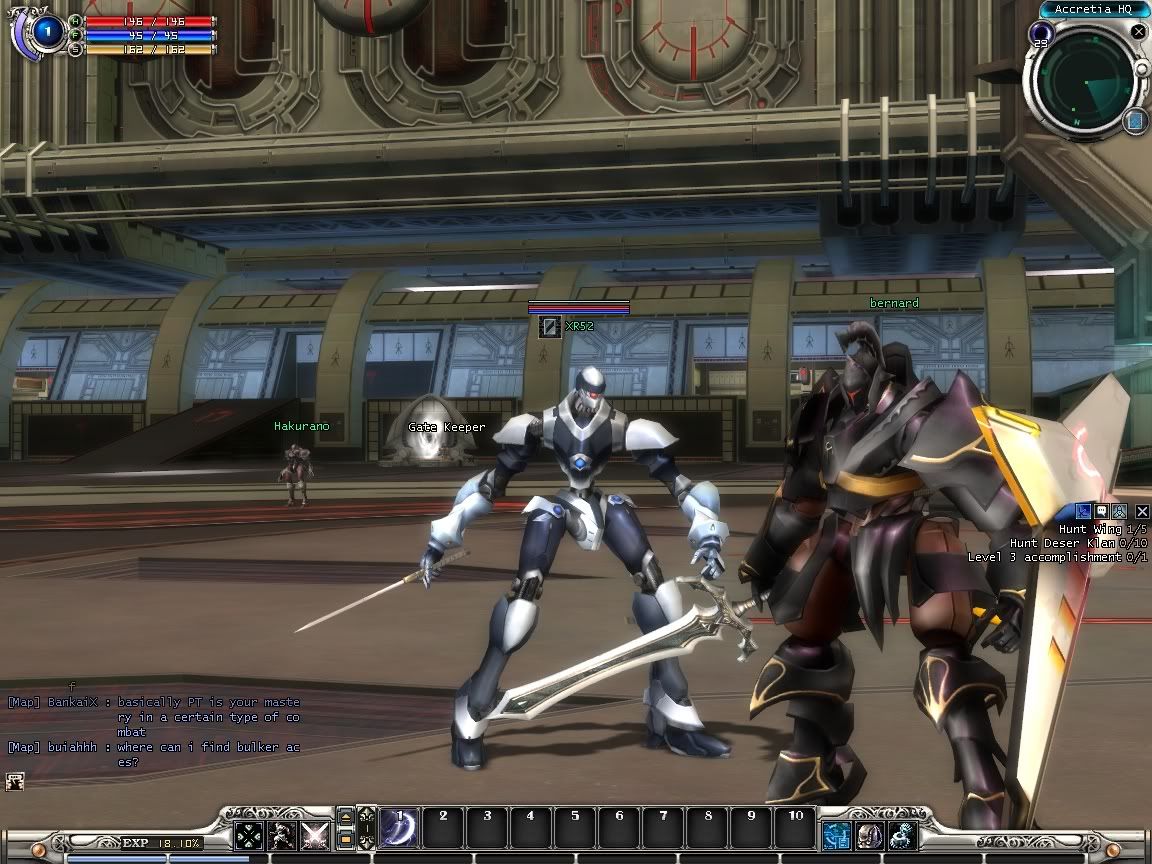1152x864 pixels.
Task: Close the quest tracker panel
Action: pos(1142,512)
